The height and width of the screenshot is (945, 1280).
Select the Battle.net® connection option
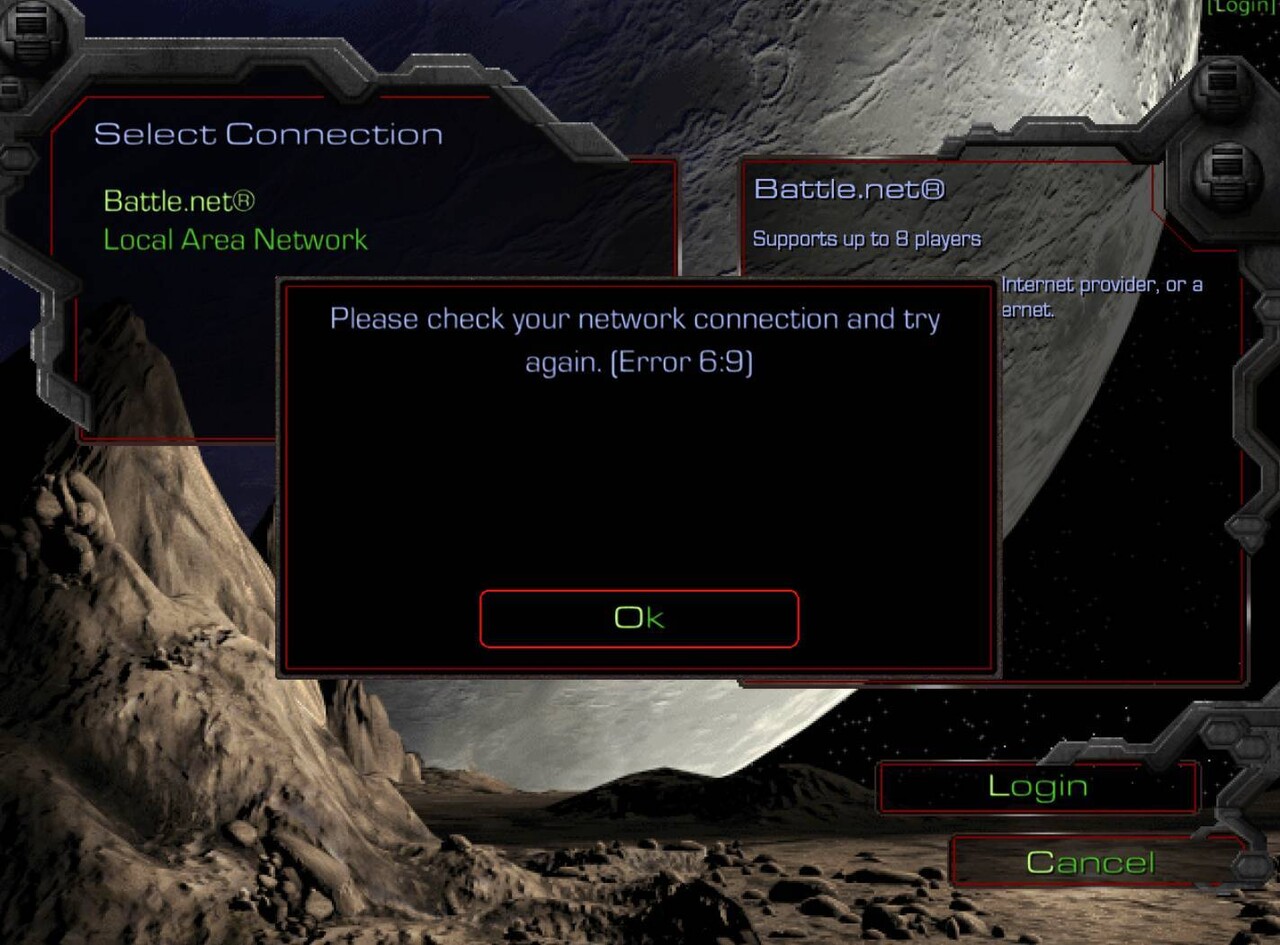tap(179, 201)
